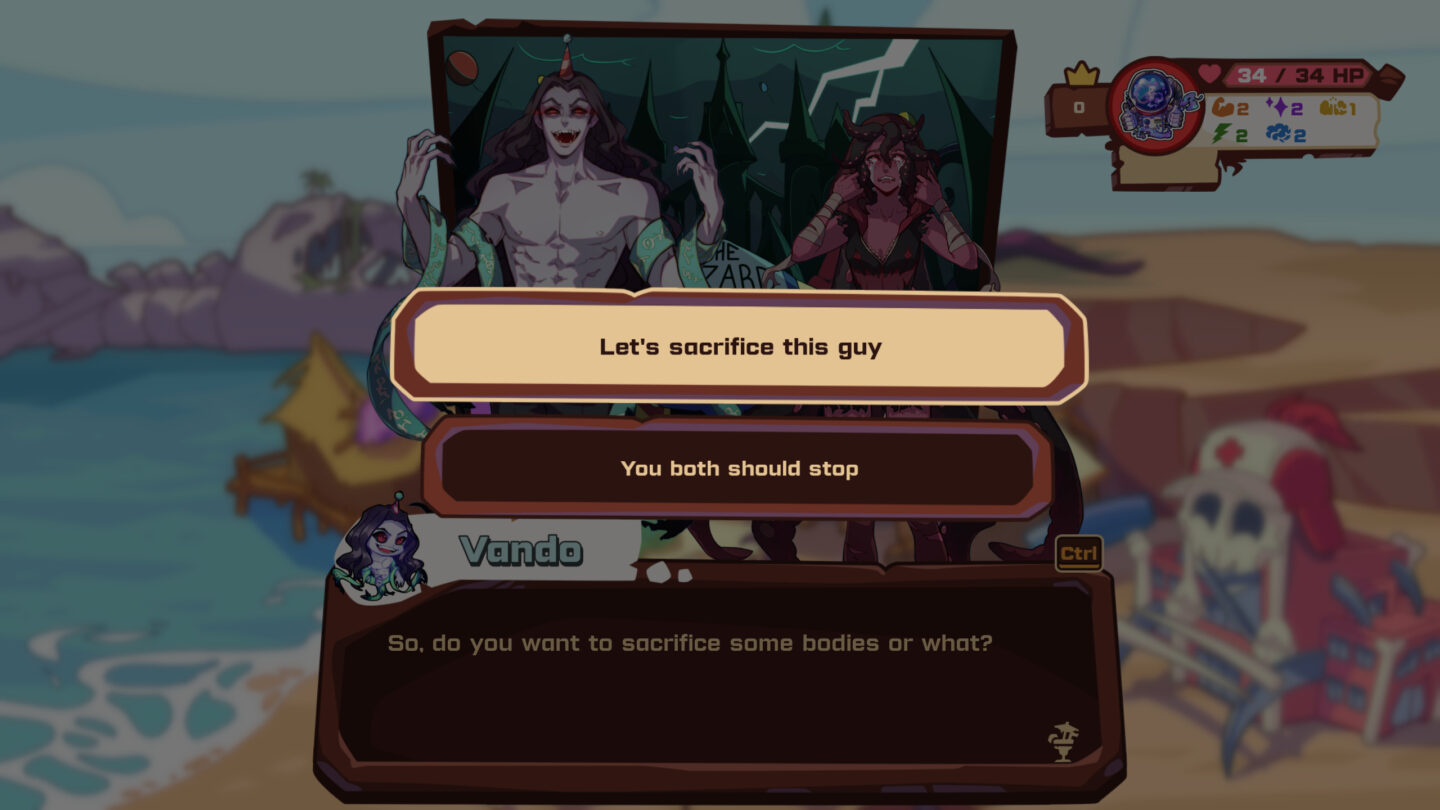Screen dimensions: 1440x810
Task: Click the Ctrl key skip prompt
Action: pos(1081,553)
